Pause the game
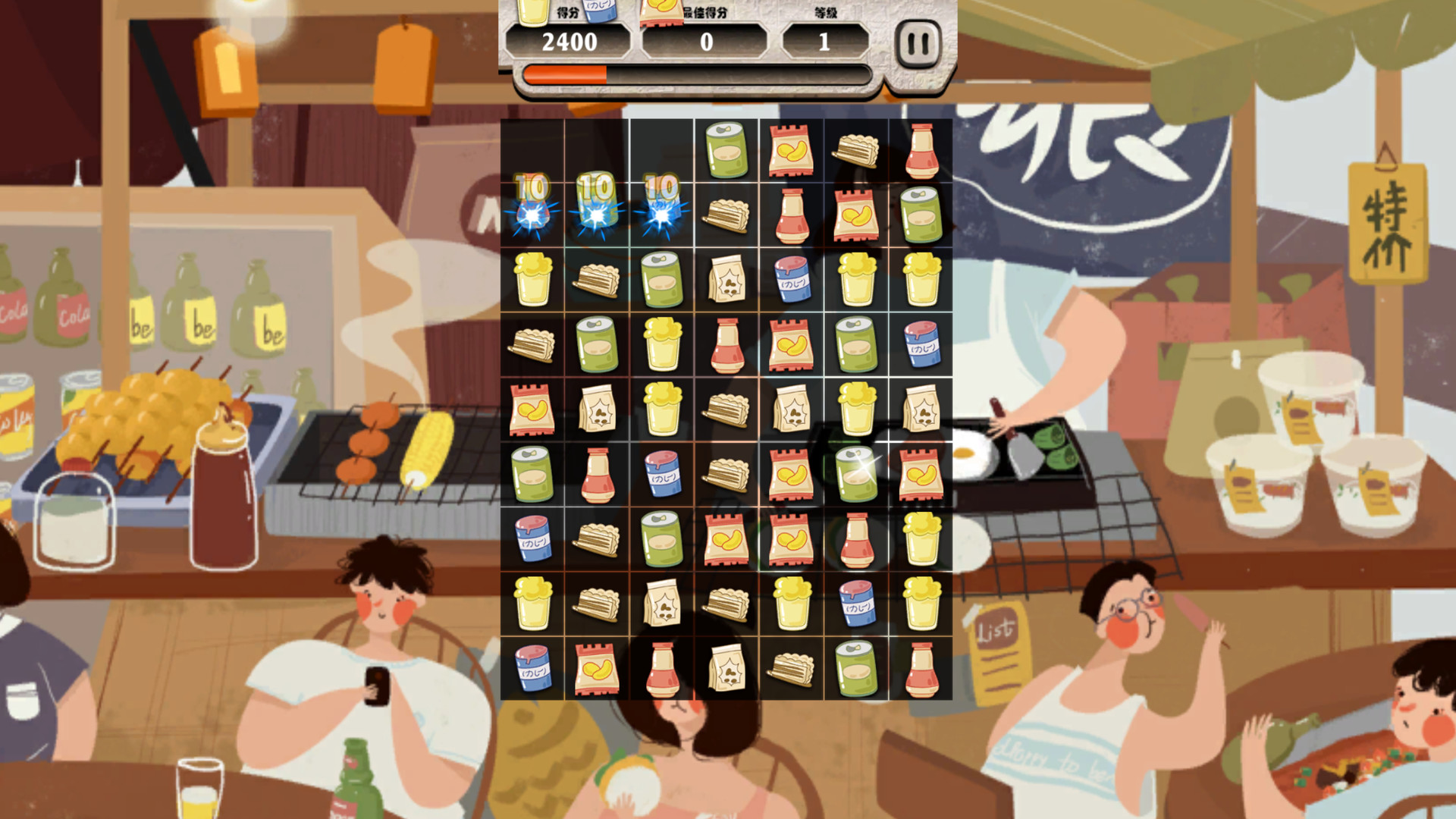This screenshot has height=819, width=1456. point(917,43)
